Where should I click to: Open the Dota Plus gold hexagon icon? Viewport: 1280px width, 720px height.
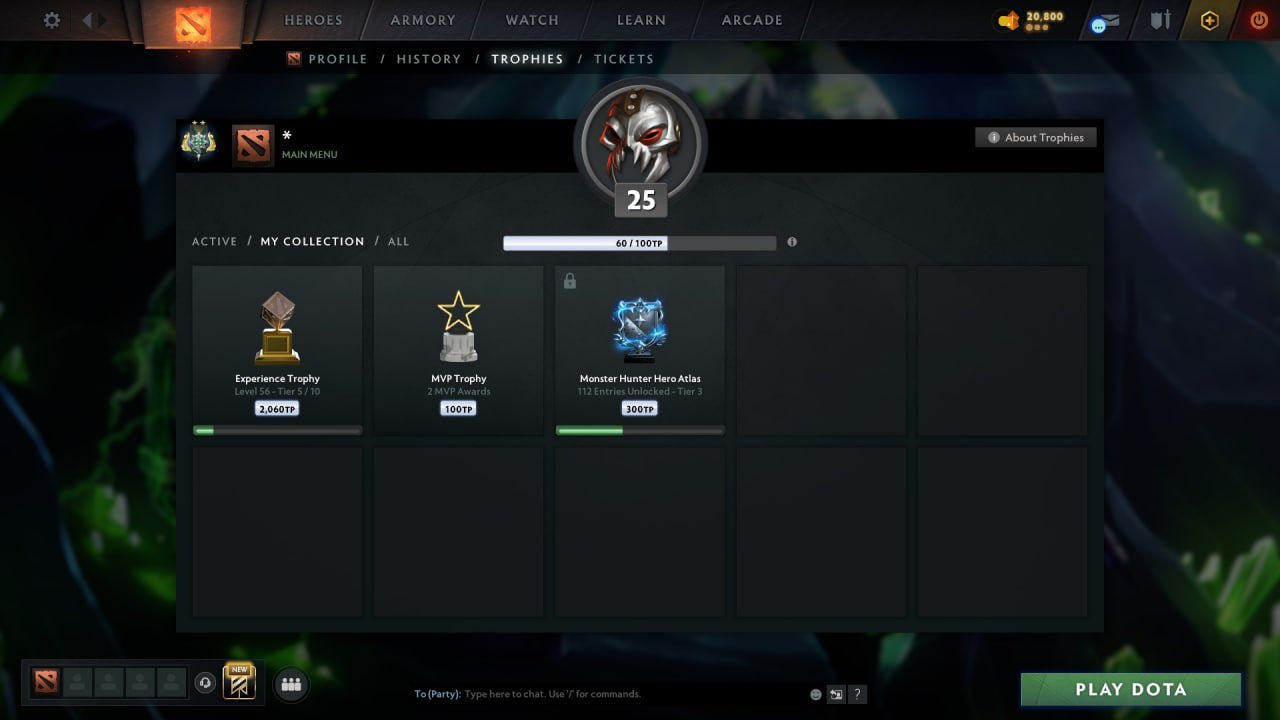[x=1209, y=20]
